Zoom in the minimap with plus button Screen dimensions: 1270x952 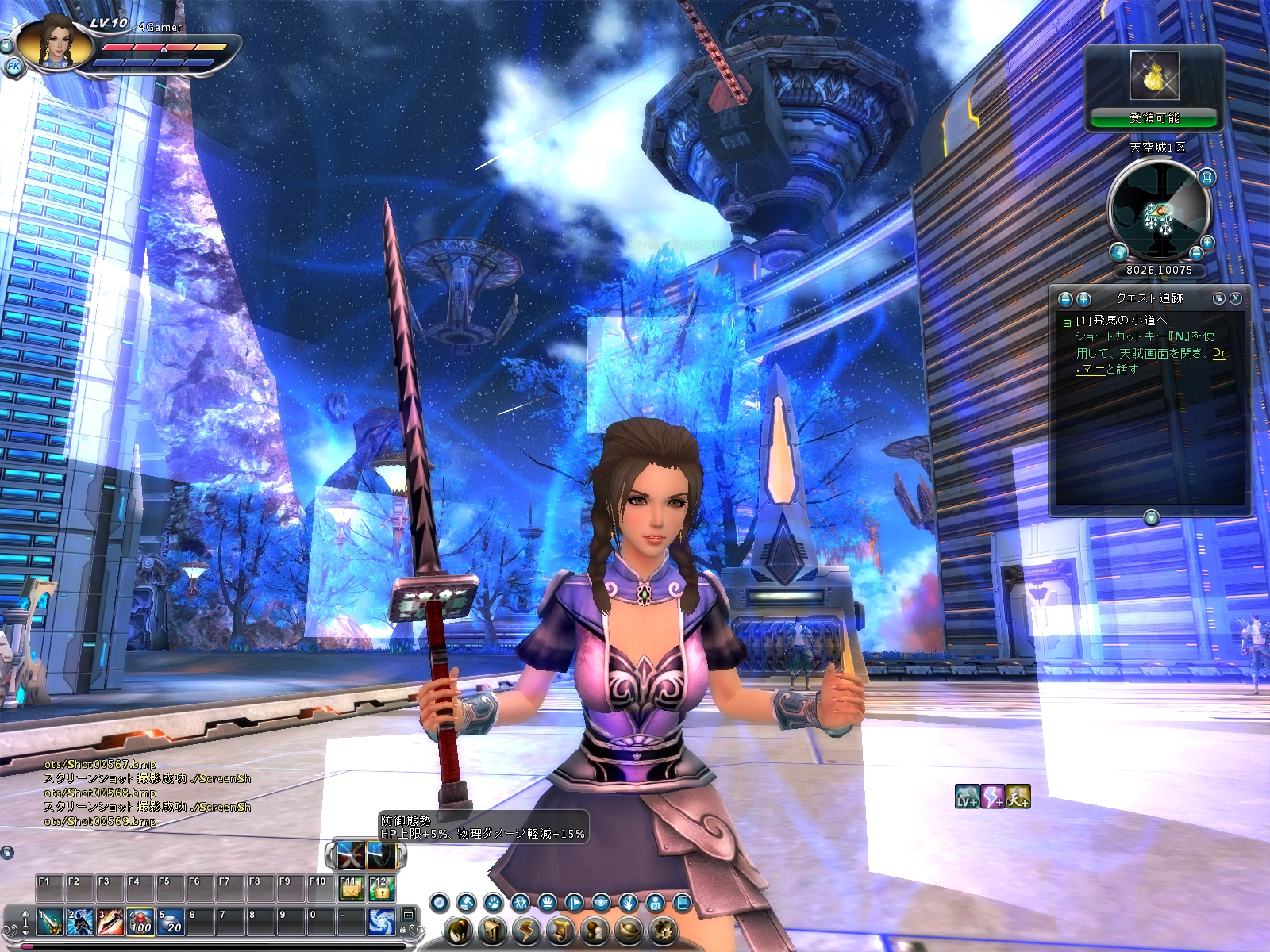click(1207, 242)
